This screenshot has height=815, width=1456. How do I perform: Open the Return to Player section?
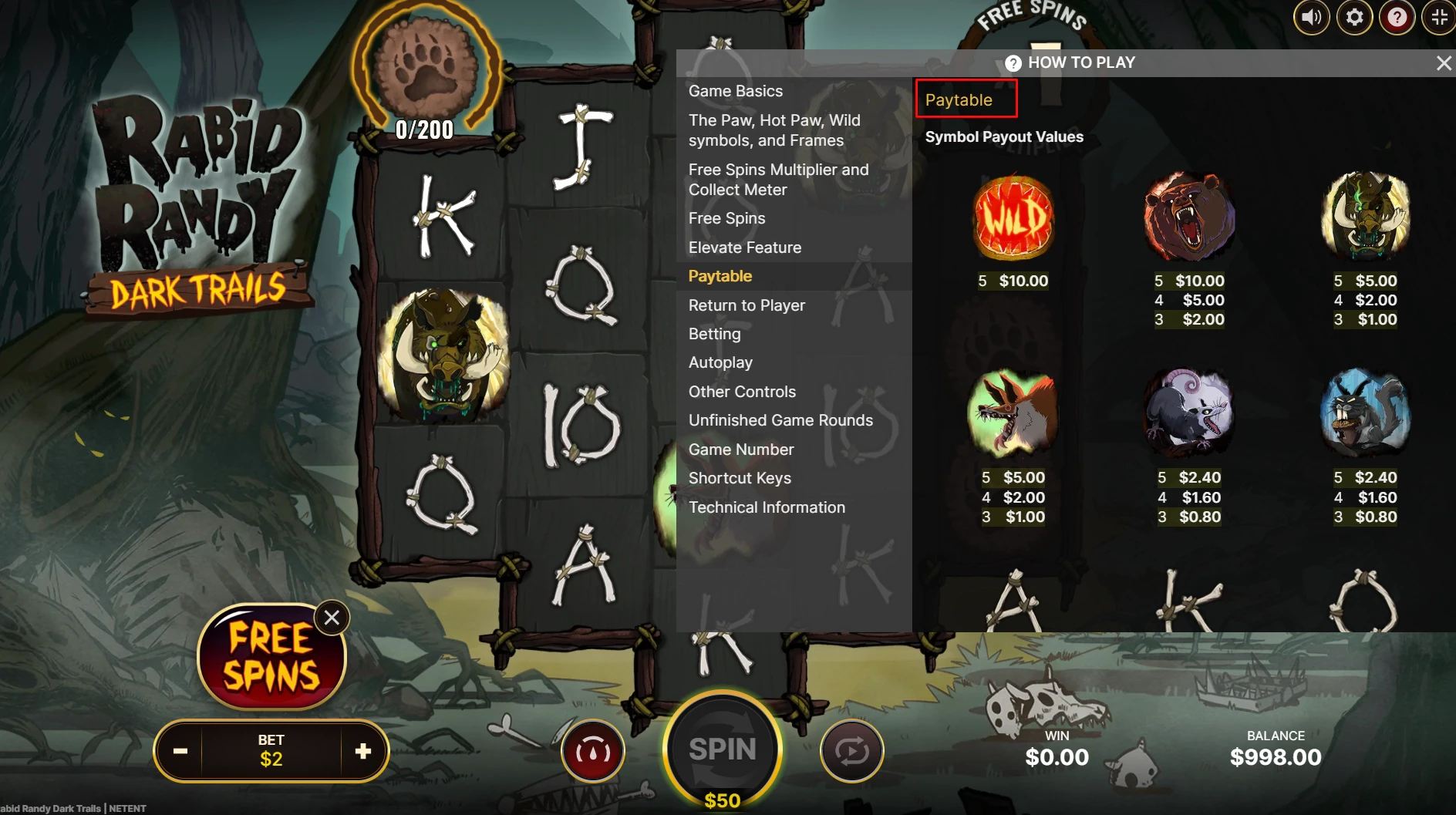746,305
